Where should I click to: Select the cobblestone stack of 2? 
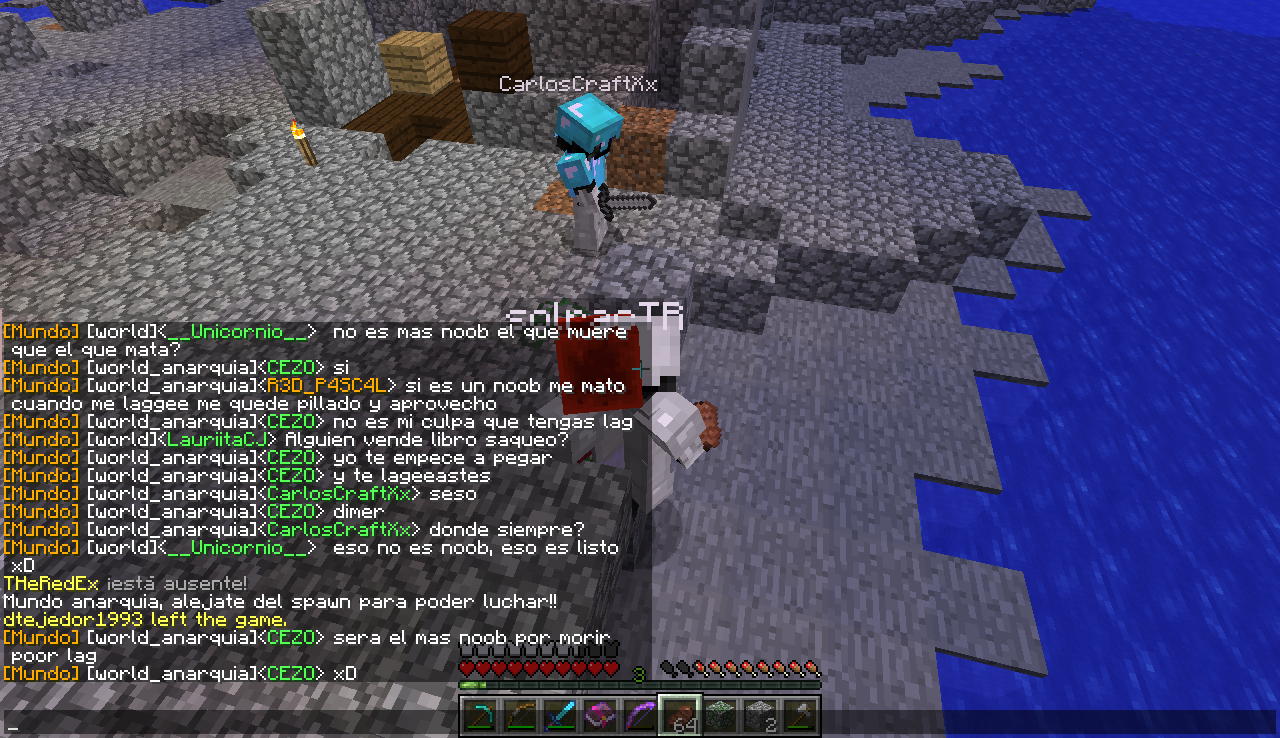pyautogui.click(x=760, y=716)
